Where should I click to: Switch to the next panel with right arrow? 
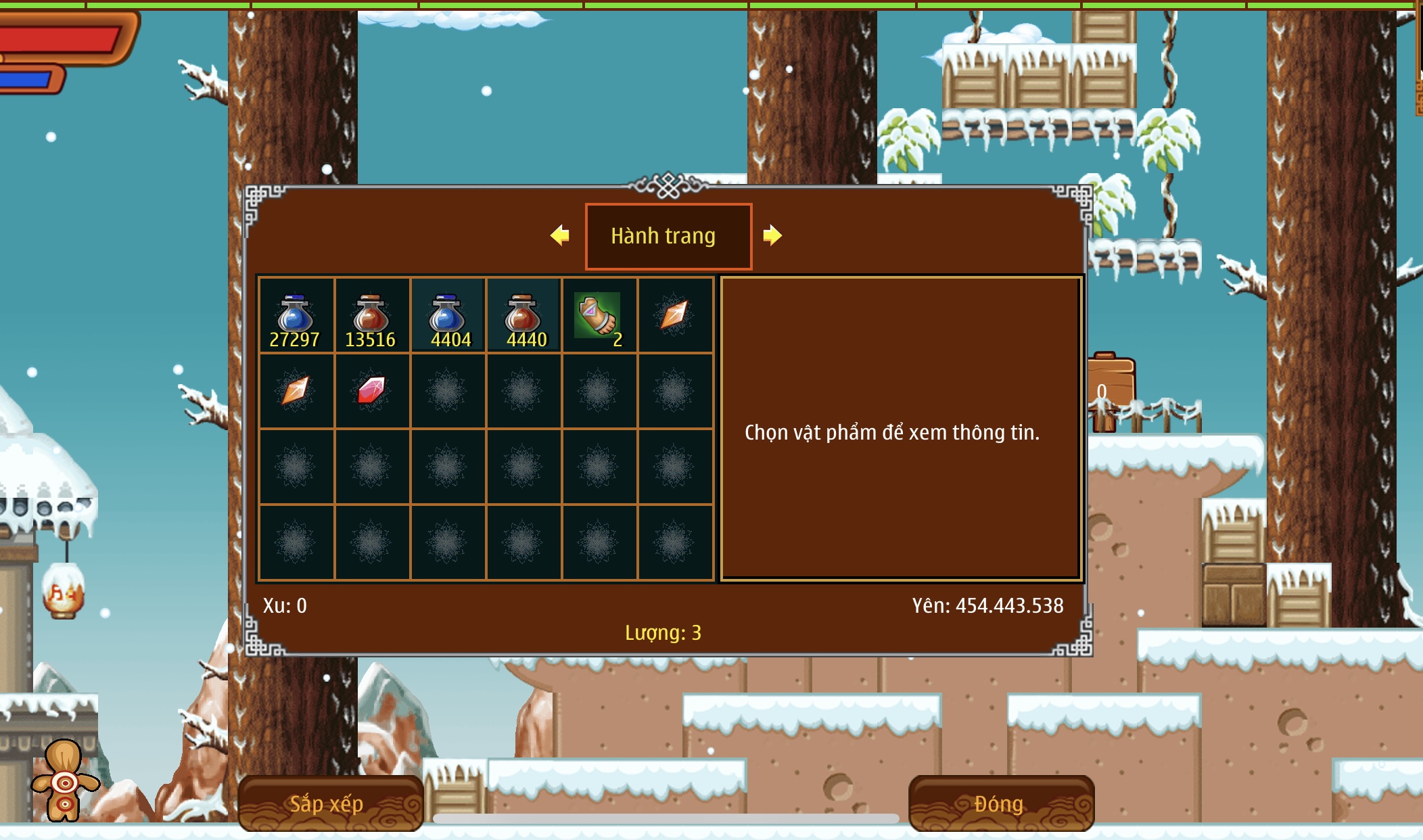point(772,235)
